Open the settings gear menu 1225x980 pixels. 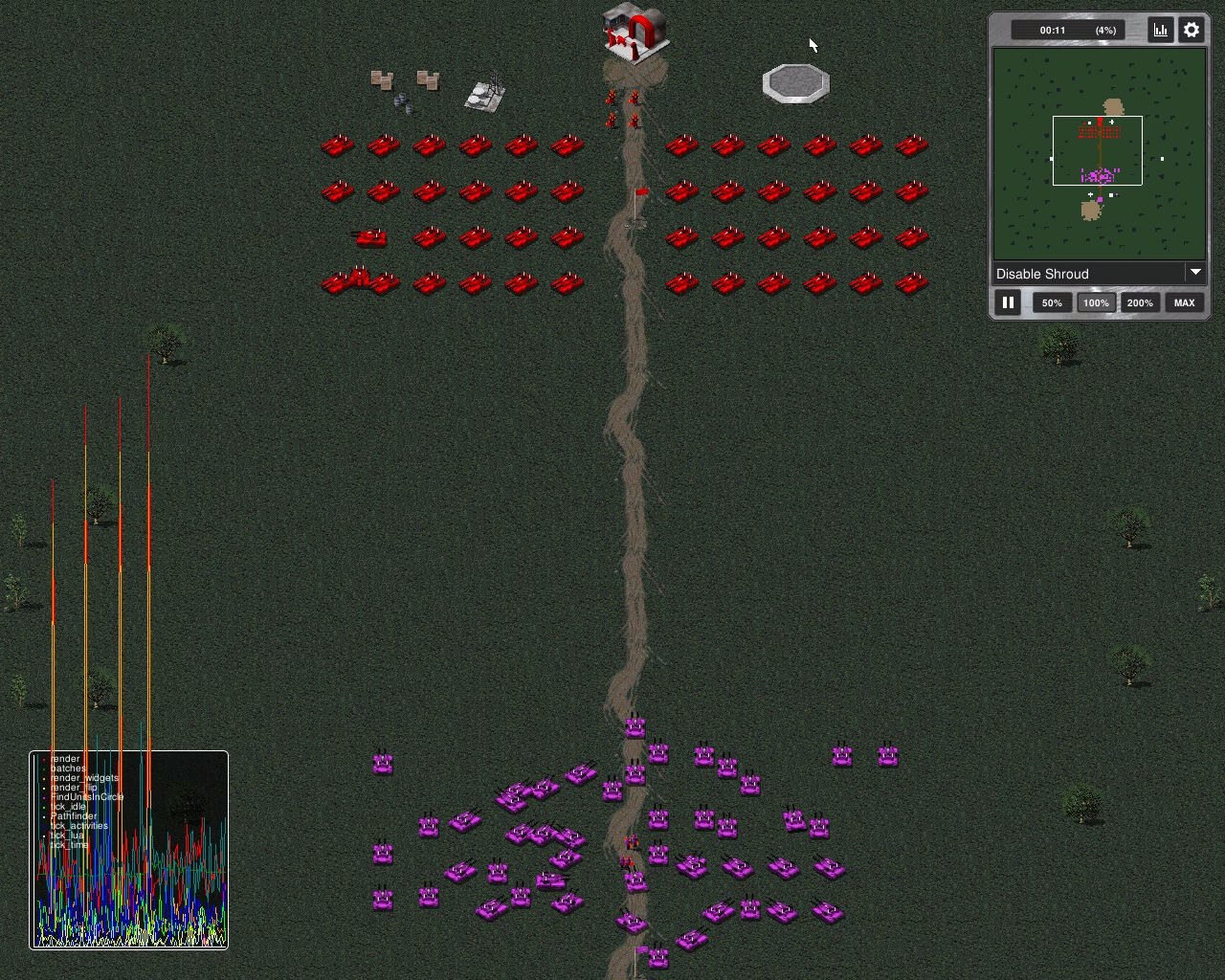click(x=1192, y=30)
